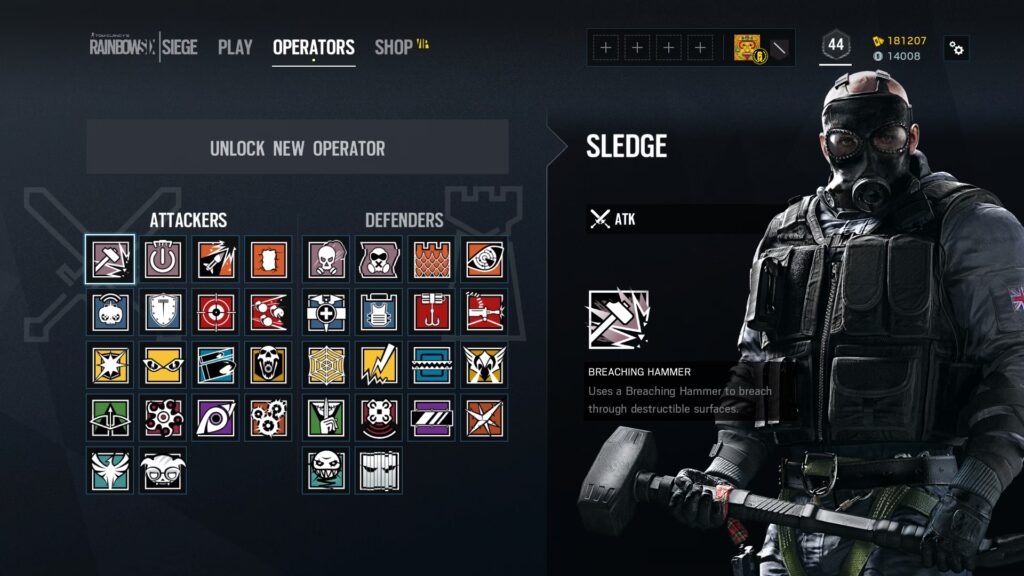Pick Capitão's green crossbow operator icon
Image resolution: width=1024 pixels, height=576 pixels.
pyautogui.click(x=110, y=417)
